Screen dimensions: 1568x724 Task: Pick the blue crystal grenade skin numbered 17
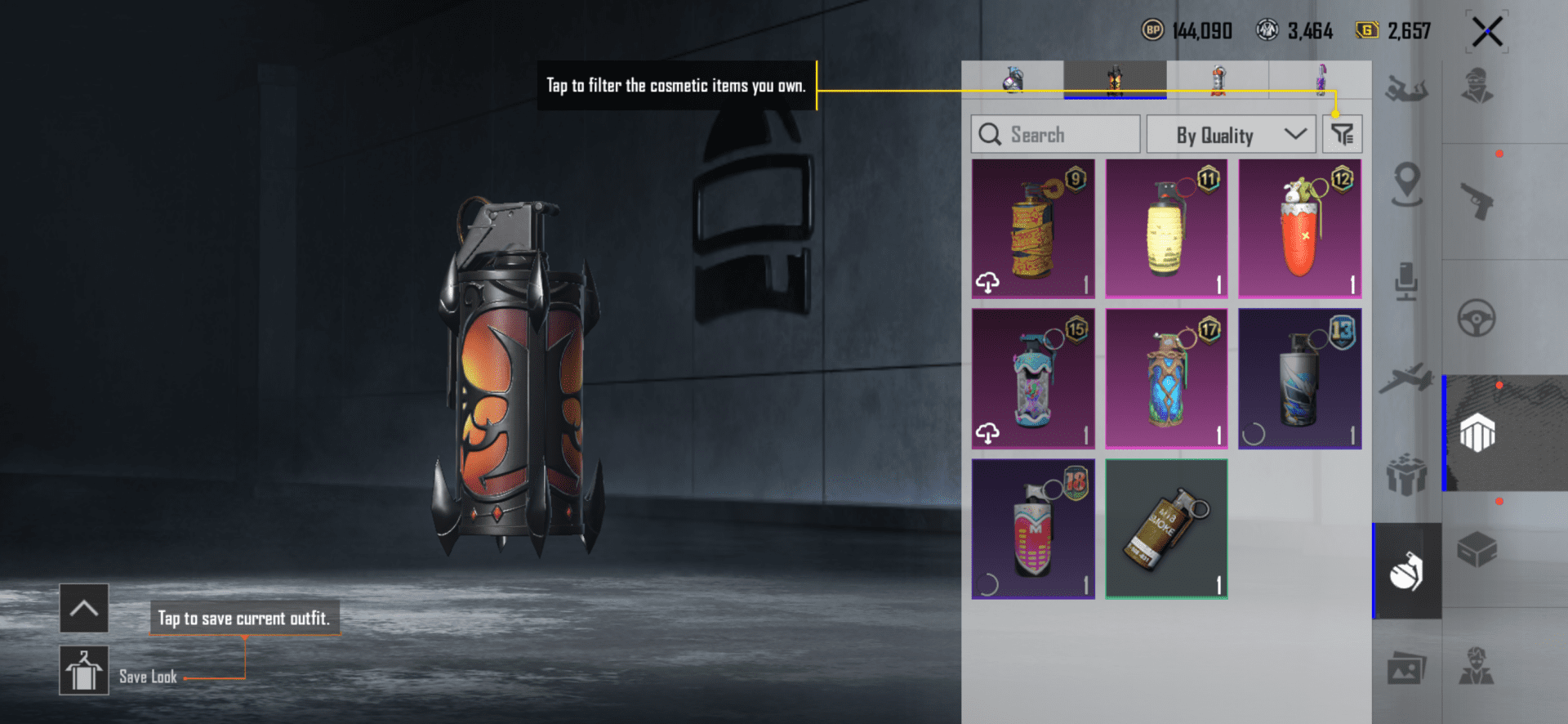tap(1166, 379)
